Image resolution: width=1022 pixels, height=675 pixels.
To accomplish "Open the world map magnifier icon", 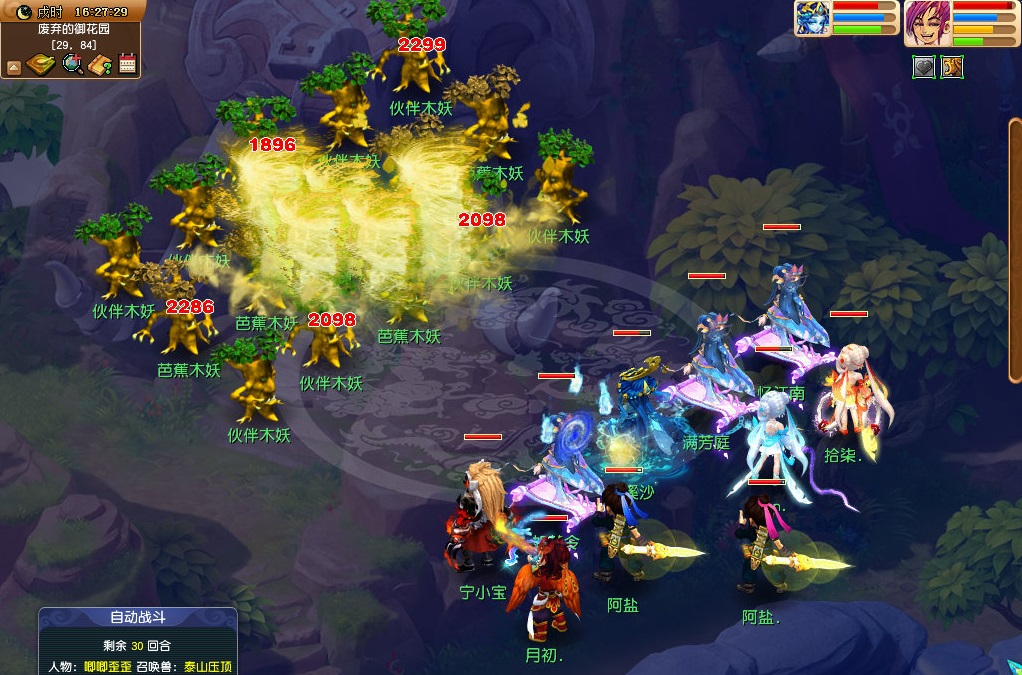I will [72, 65].
